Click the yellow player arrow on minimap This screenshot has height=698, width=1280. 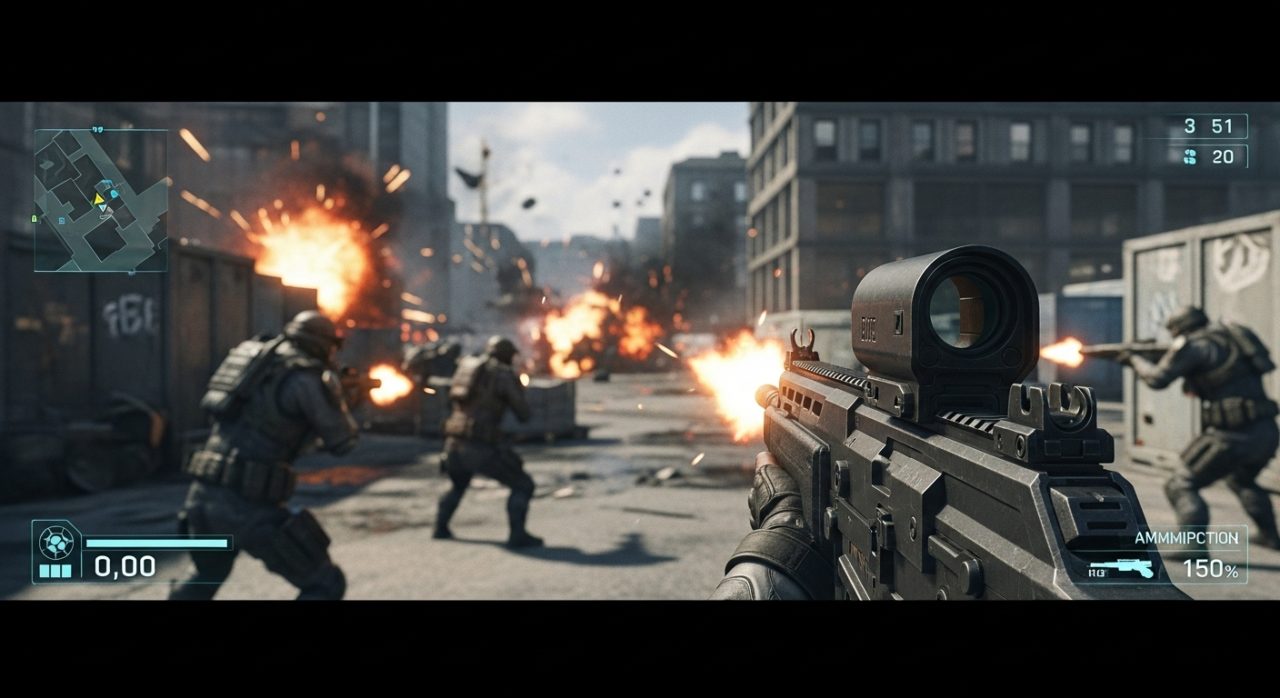(99, 199)
